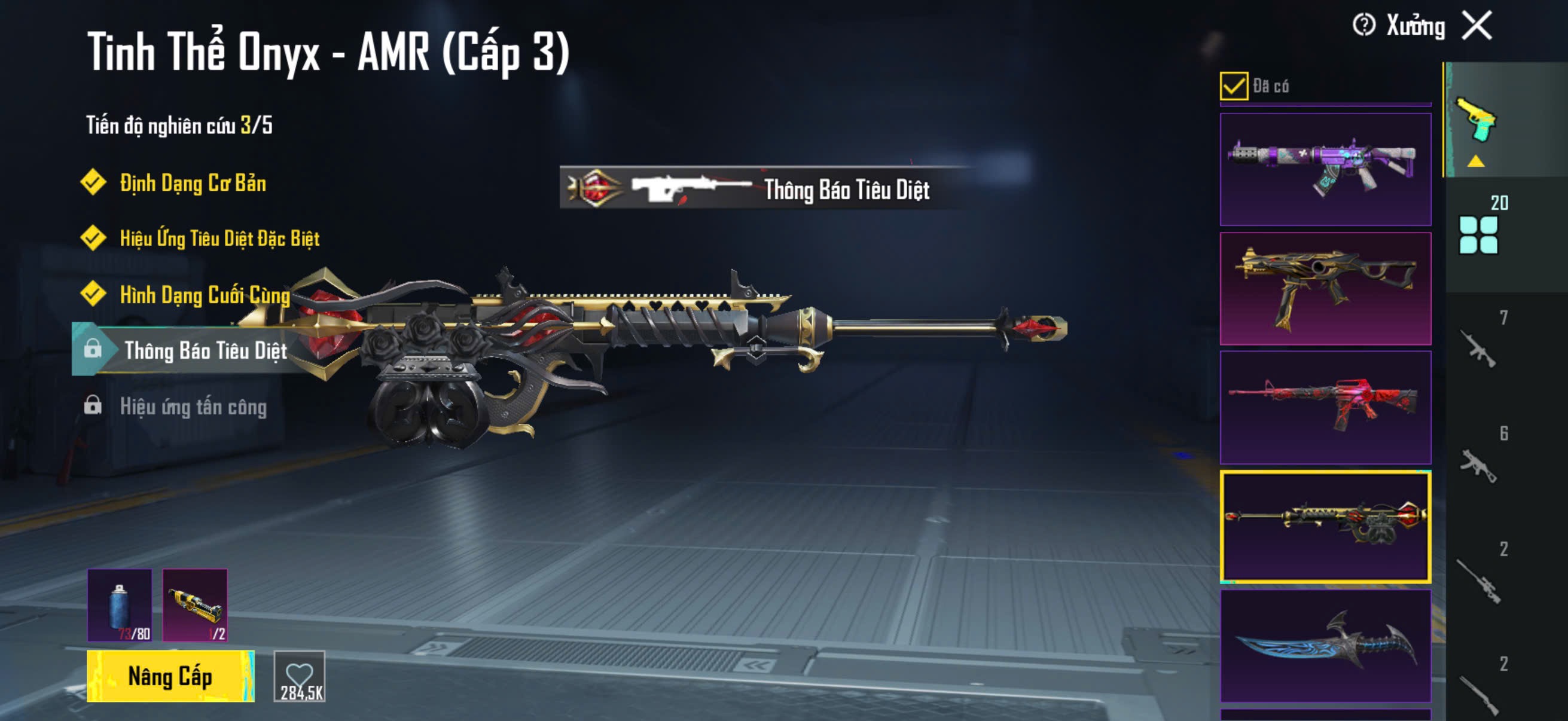
Task: Open the Xưởng help icon
Action: (x=1363, y=26)
